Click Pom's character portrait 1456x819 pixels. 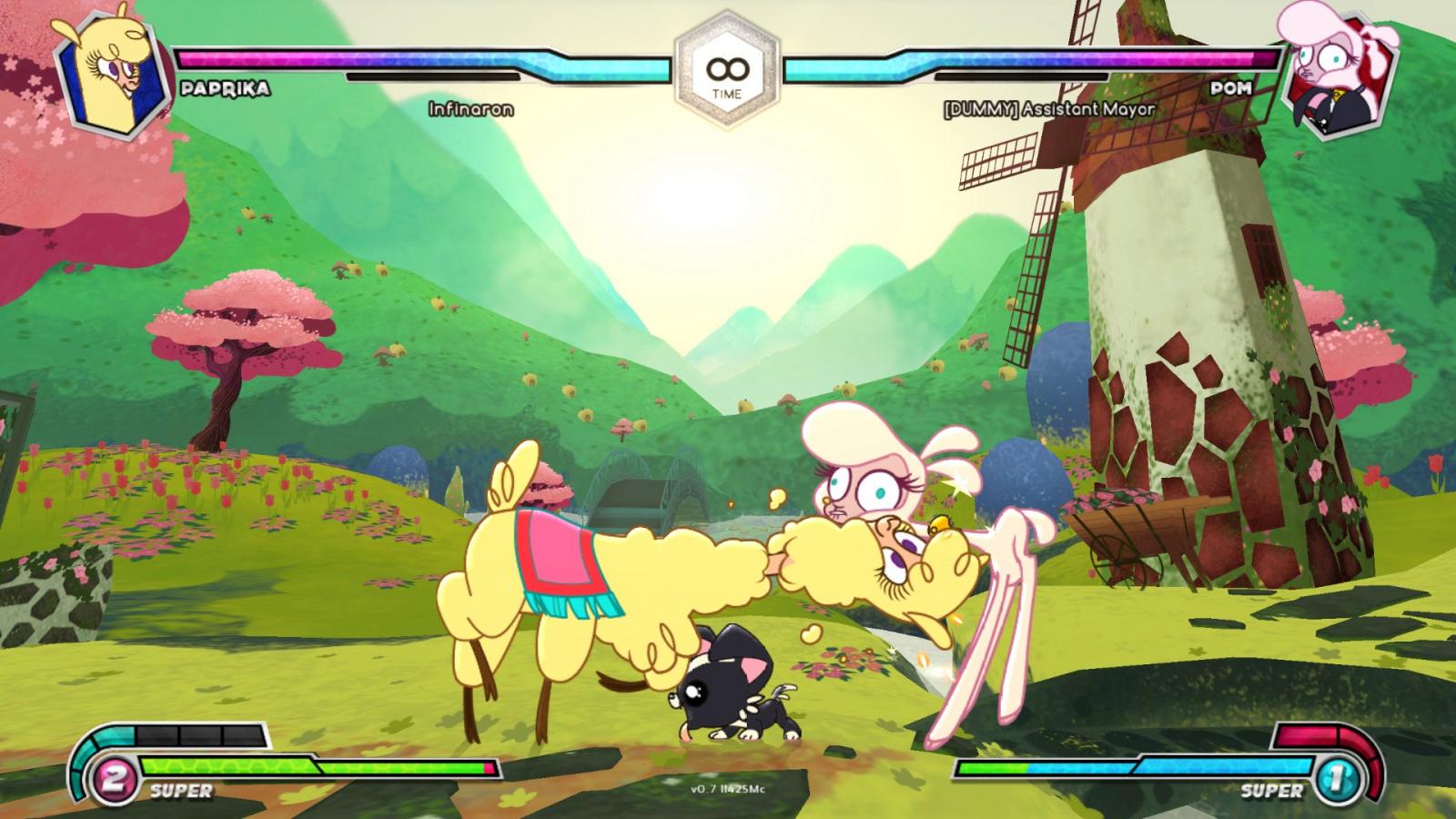pyautogui.click(x=1336, y=71)
